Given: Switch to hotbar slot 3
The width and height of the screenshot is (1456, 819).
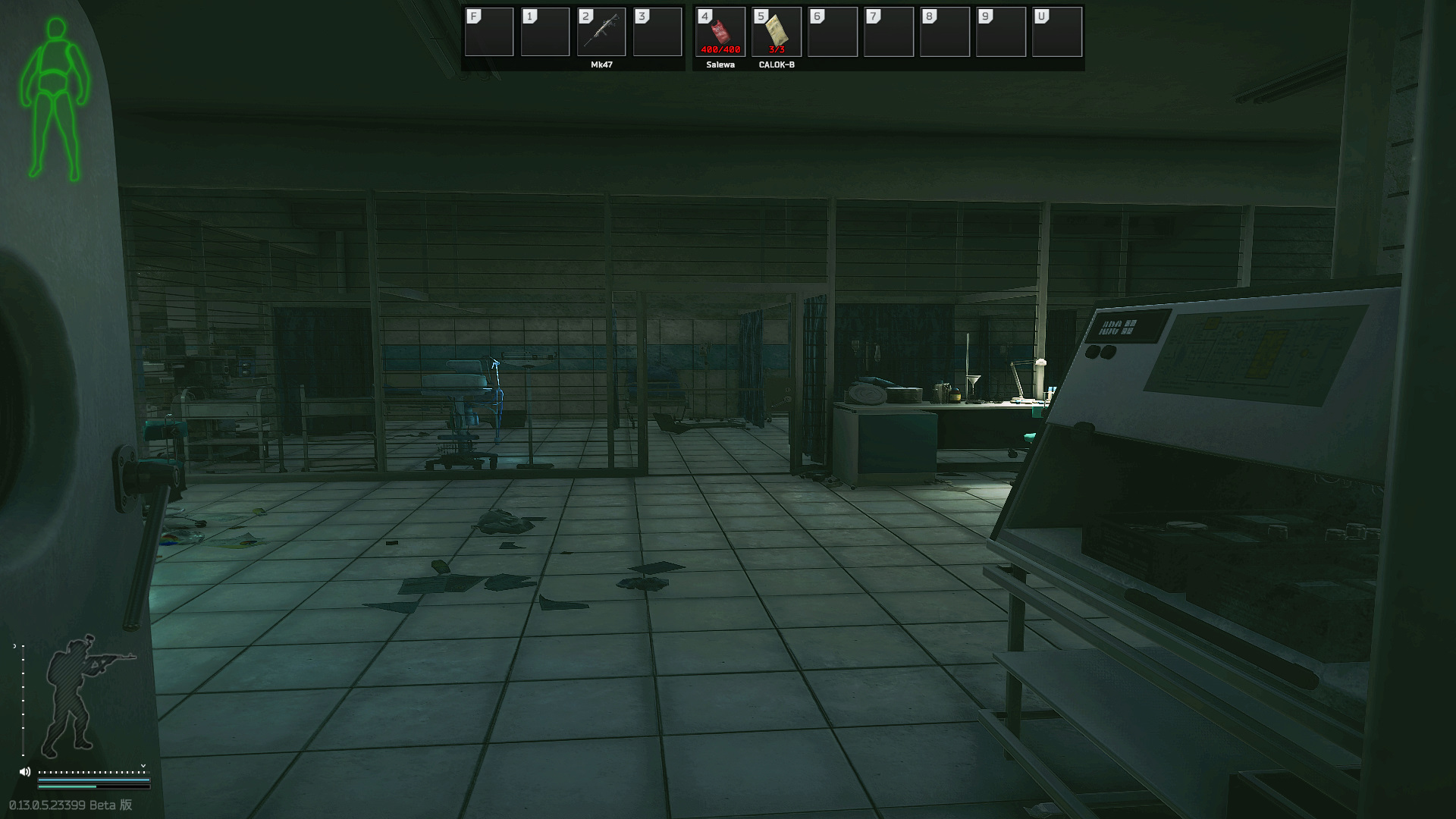Looking at the screenshot, I should click(x=657, y=31).
